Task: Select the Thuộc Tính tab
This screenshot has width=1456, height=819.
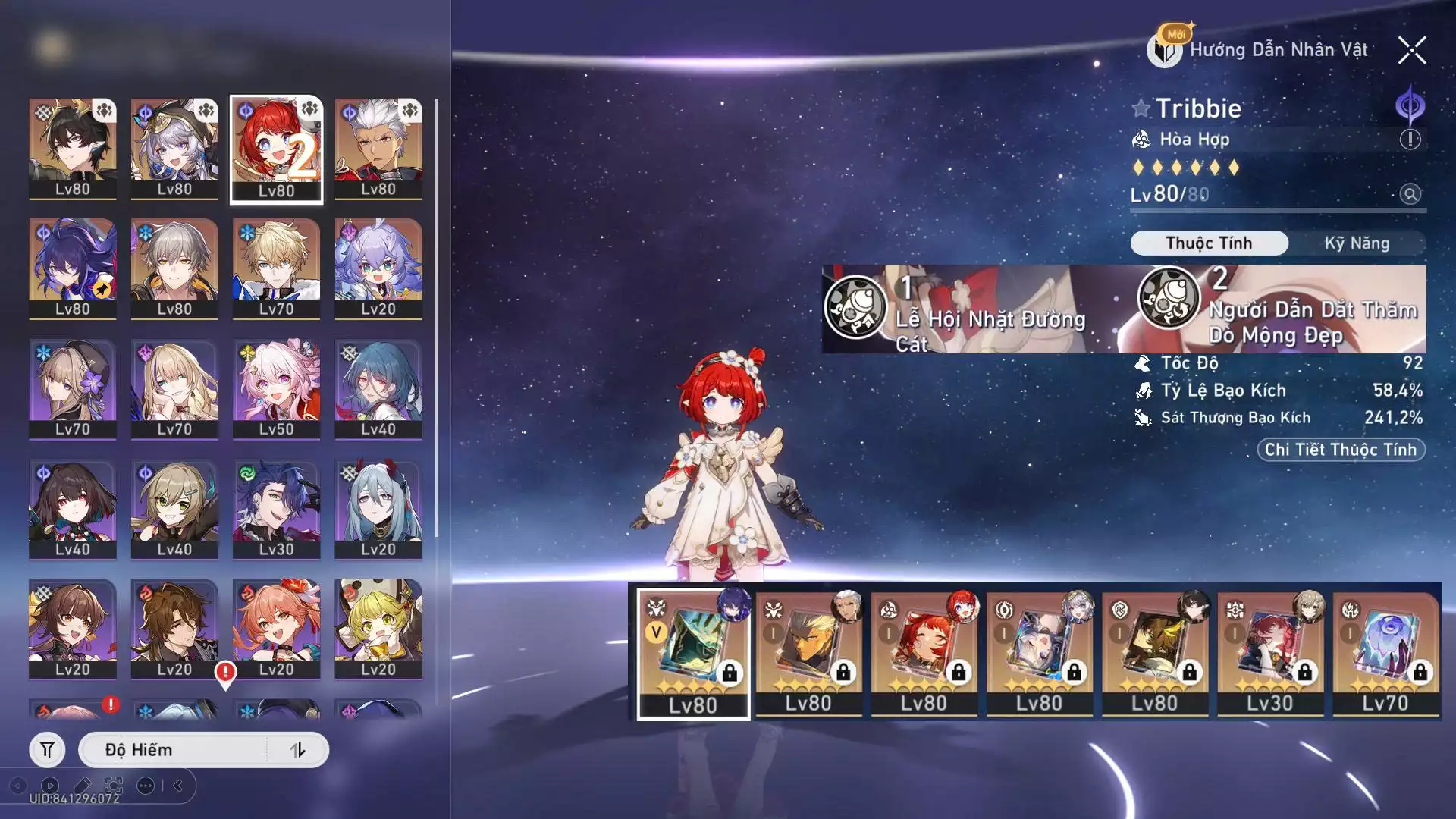Action: coord(1209,243)
